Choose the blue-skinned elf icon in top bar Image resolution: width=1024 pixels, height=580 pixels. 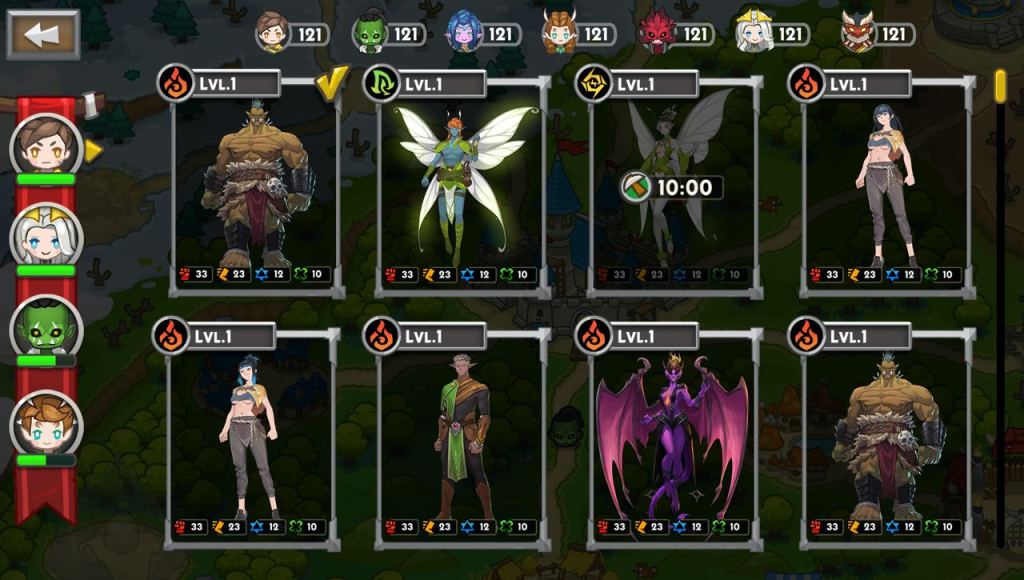coord(465,33)
